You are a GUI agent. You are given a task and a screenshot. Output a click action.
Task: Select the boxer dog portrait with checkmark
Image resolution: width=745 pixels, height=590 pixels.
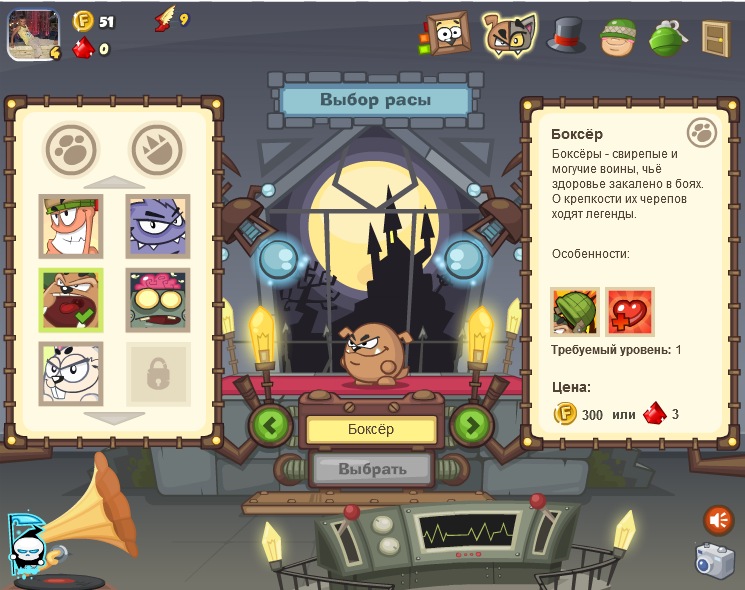click(70, 299)
